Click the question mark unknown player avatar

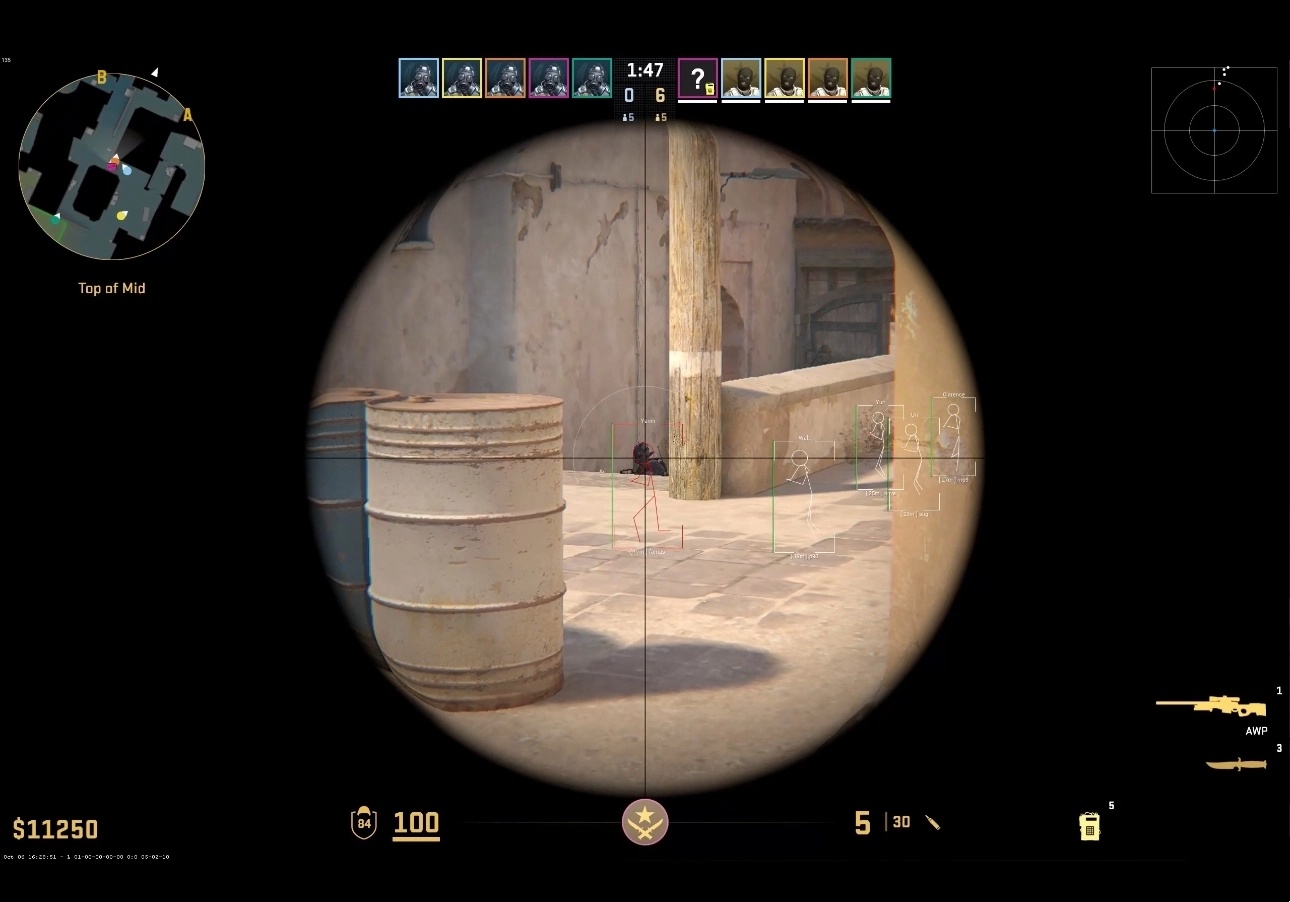pos(698,80)
